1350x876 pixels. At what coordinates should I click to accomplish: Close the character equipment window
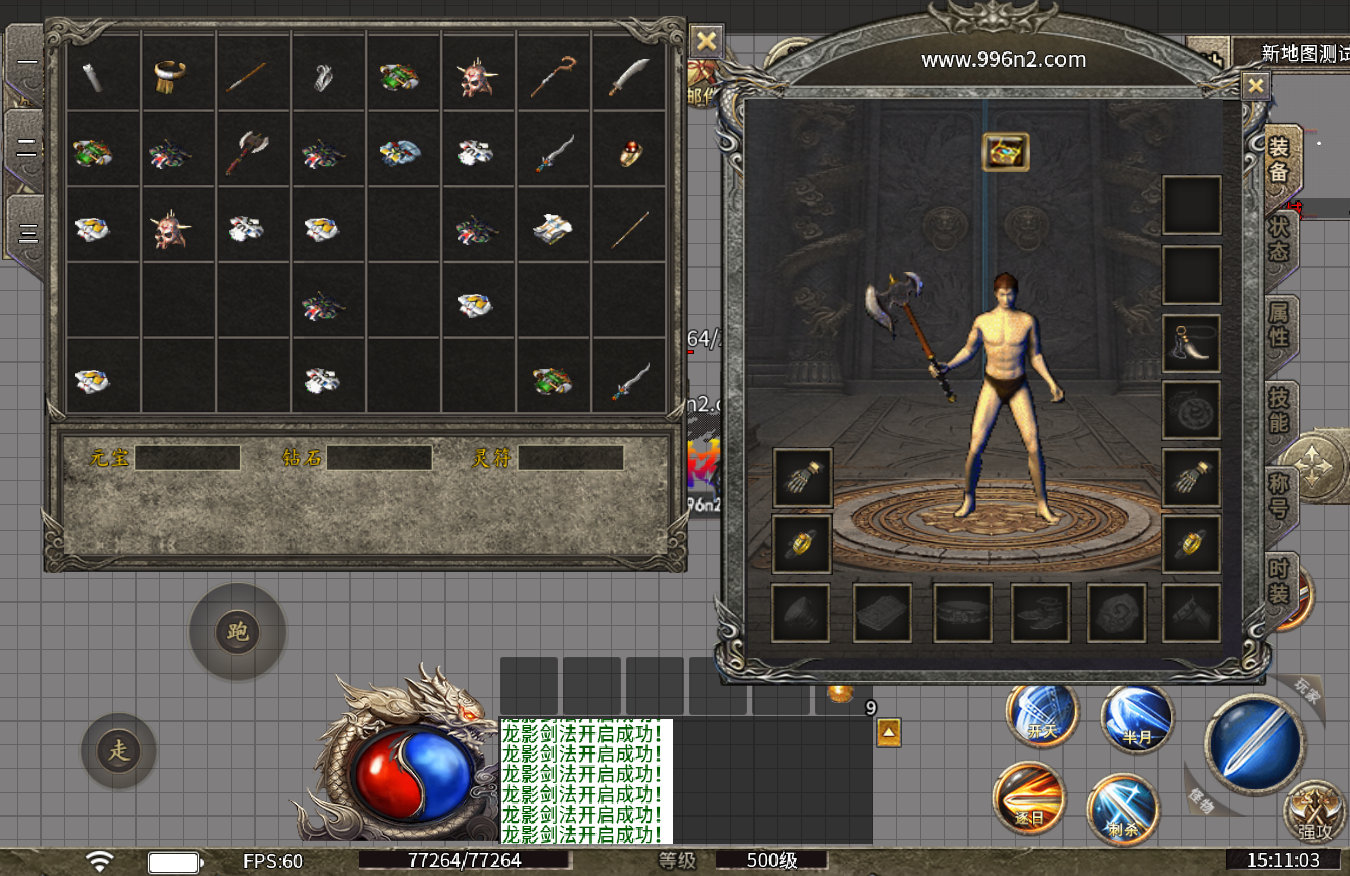[1255, 86]
